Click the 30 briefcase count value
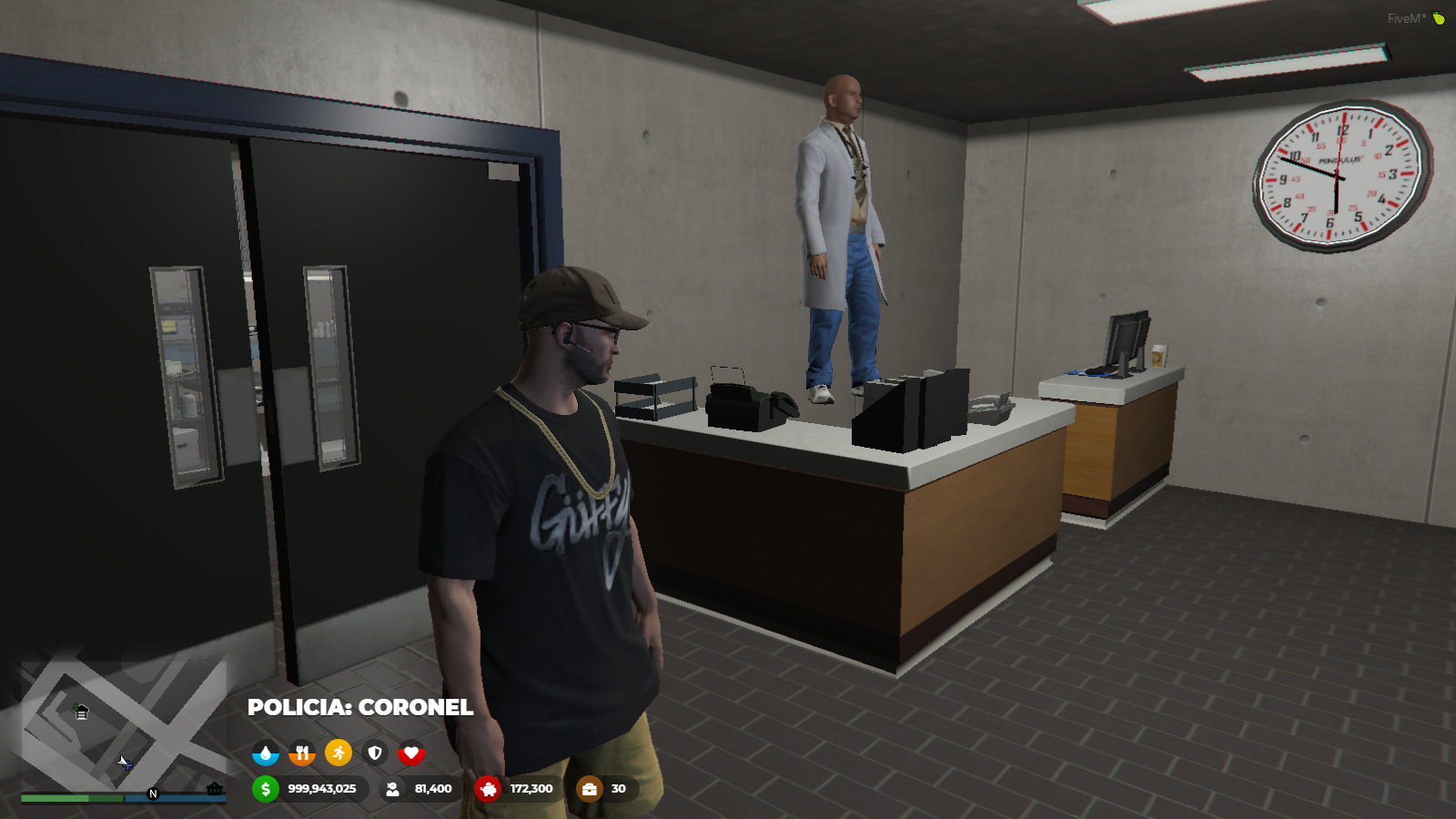The height and width of the screenshot is (819, 1456). [x=618, y=790]
